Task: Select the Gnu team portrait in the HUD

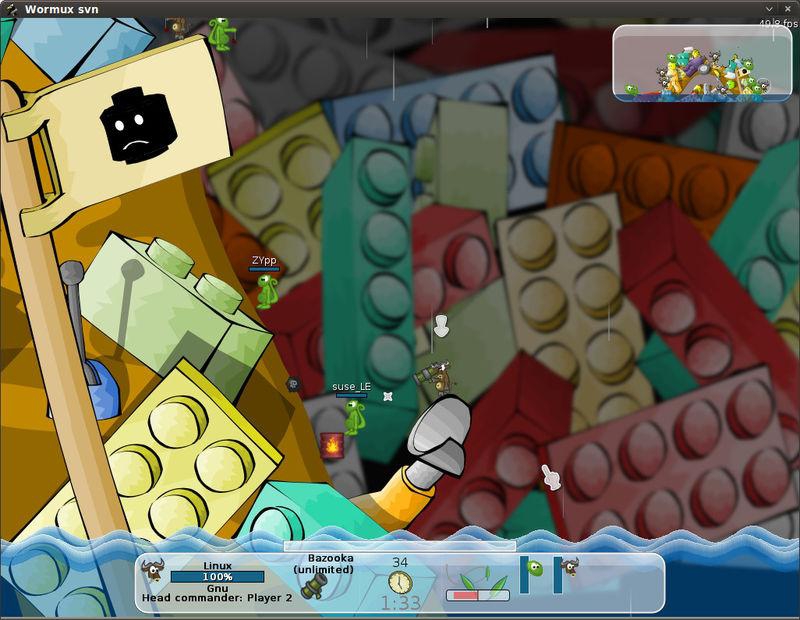Action: pos(154,571)
